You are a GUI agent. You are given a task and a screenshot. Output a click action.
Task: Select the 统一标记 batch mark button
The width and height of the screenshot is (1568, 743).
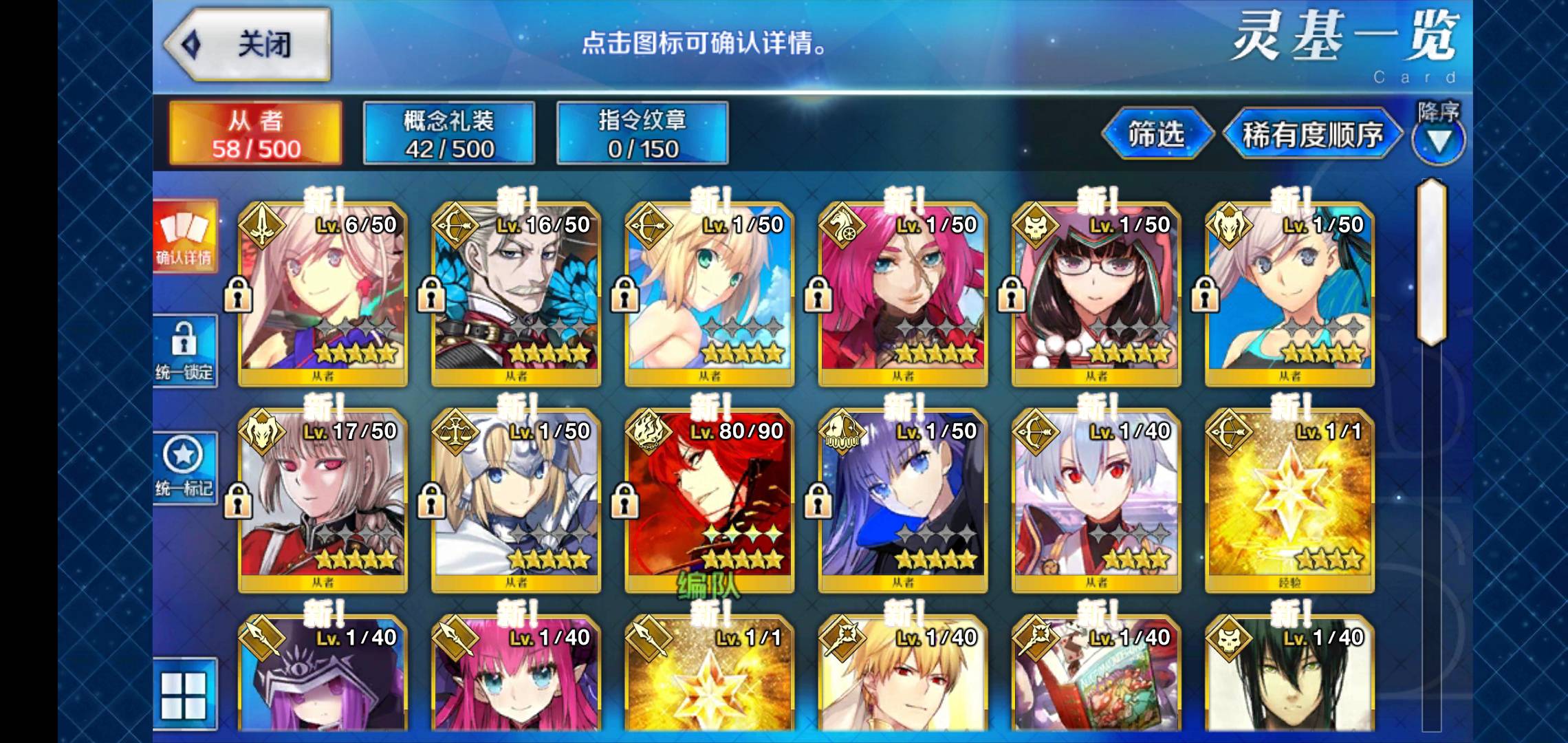pos(184,468)
